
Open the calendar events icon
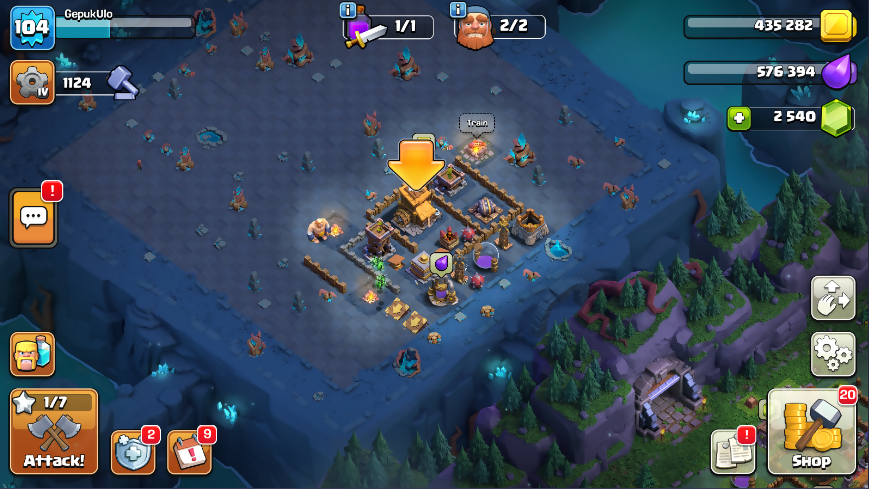[188, 453]
